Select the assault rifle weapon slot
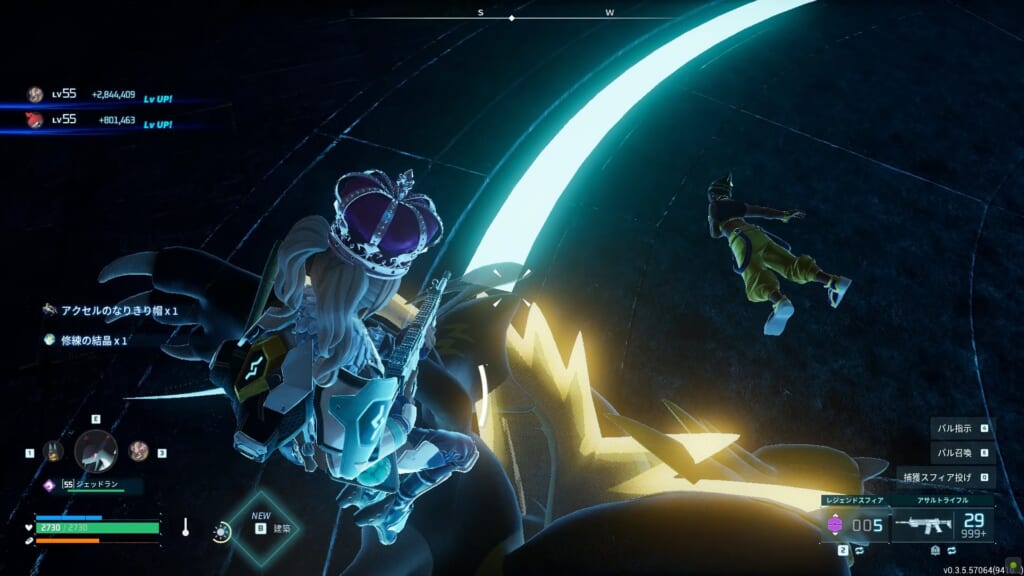 coord(944,523)
